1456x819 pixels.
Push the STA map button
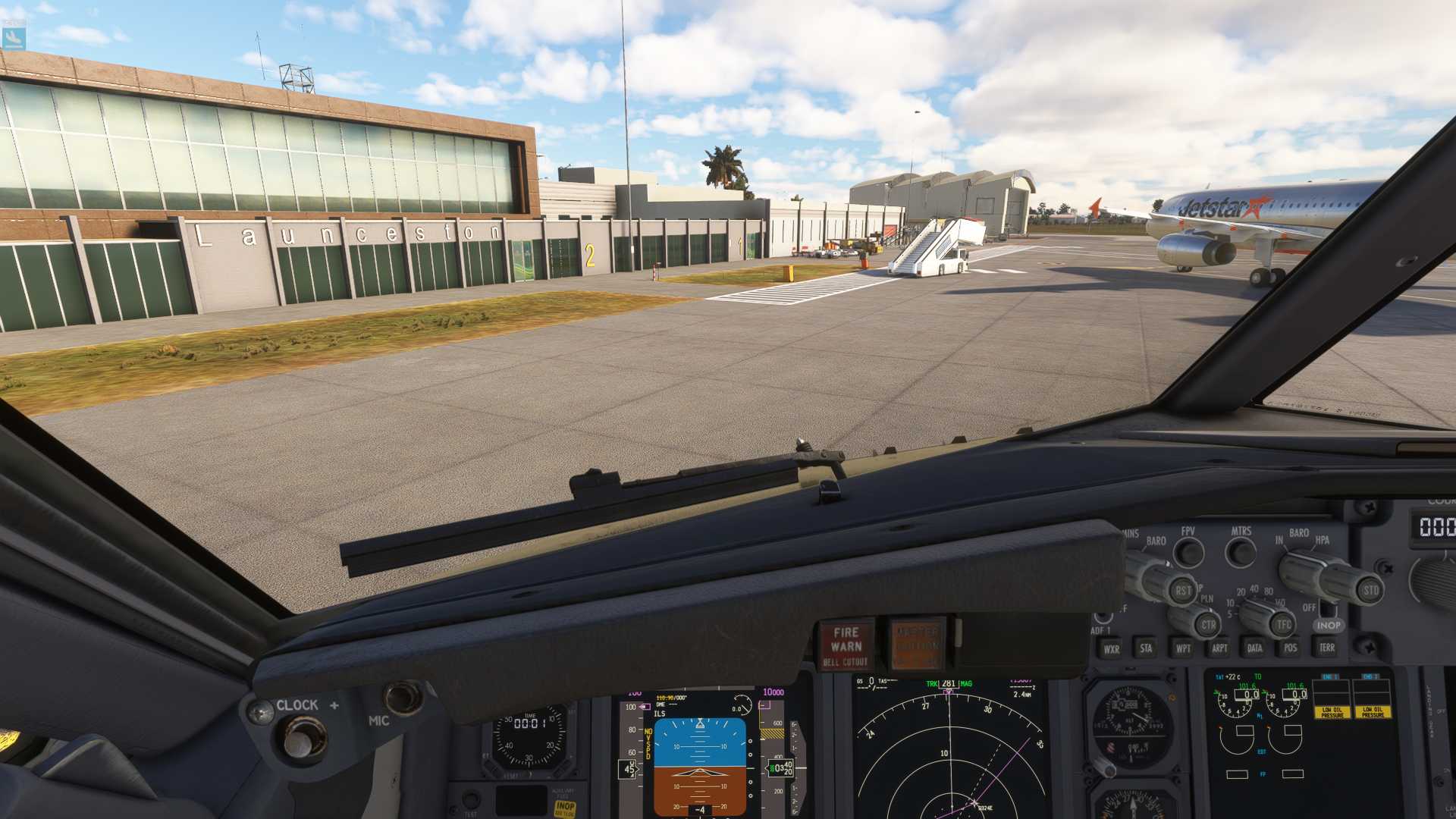point(1145,648)
